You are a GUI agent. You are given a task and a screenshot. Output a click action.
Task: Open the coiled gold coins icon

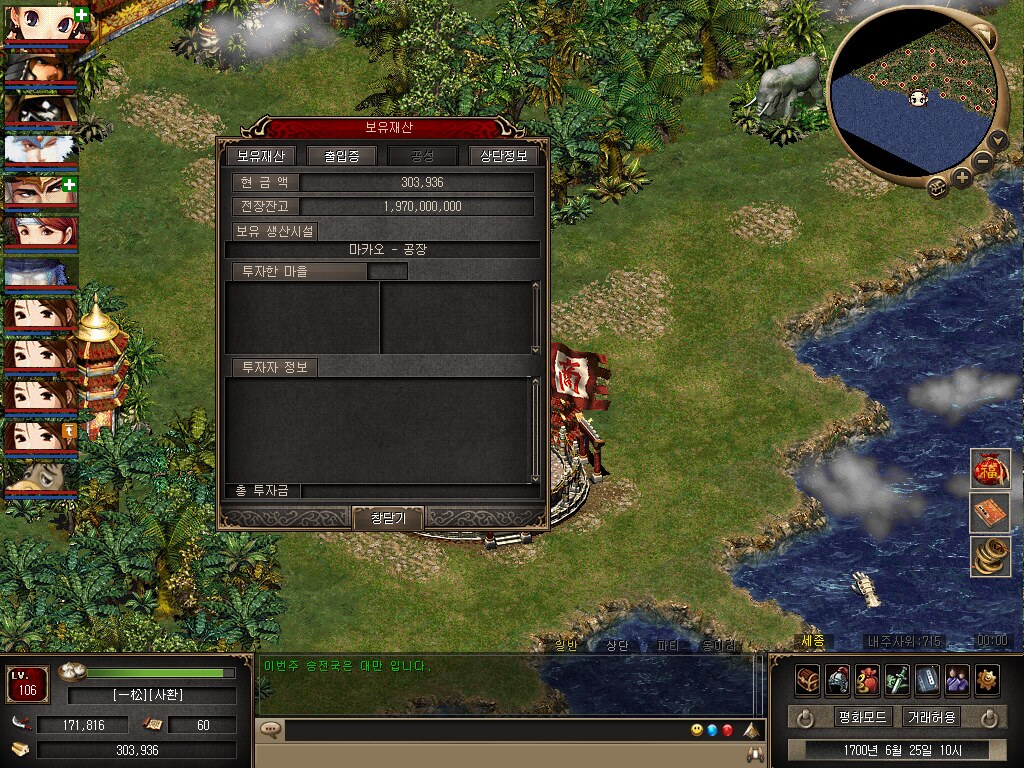(990, 556)
